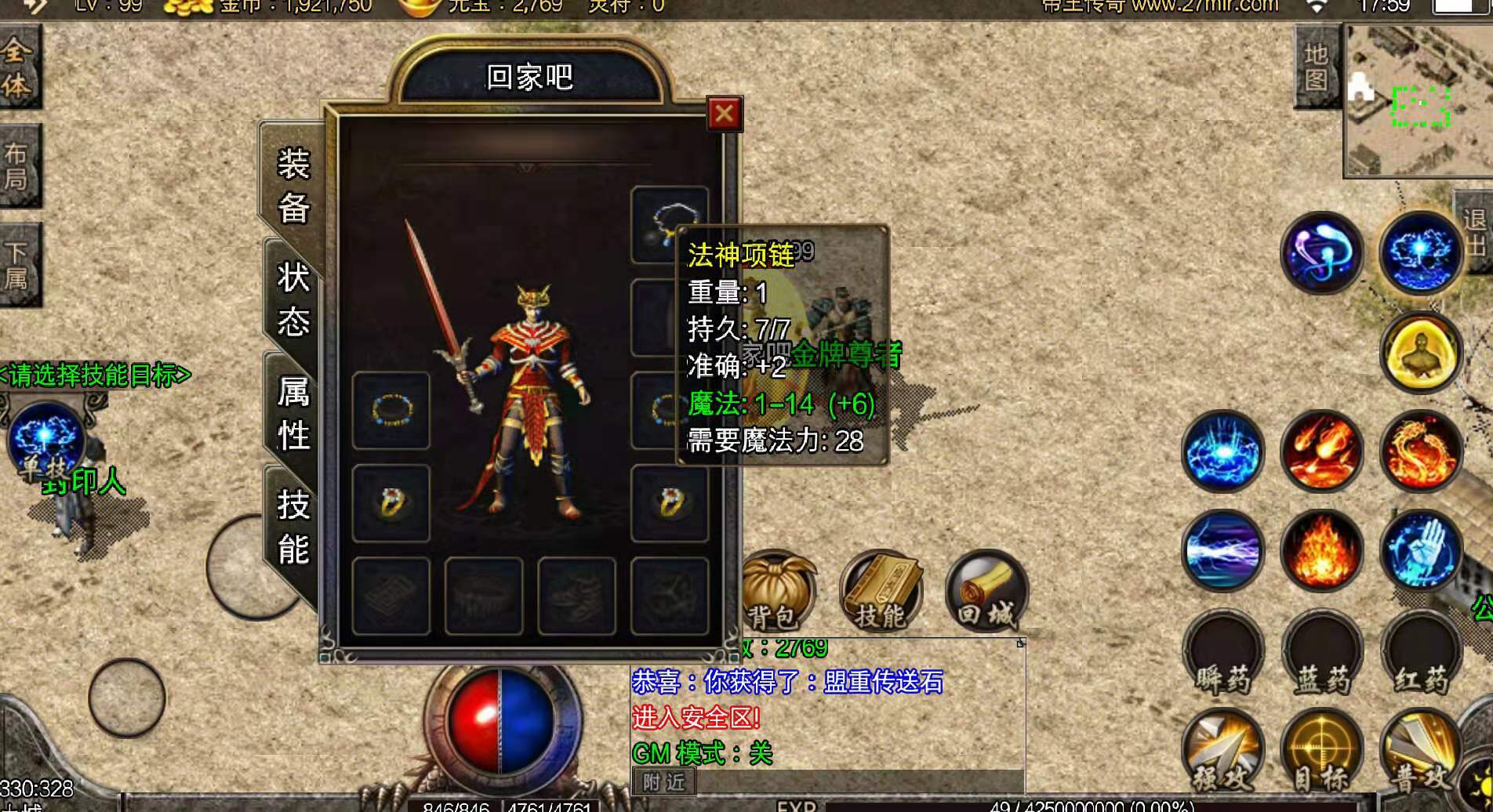Viewport: 1493px width, 812px height.
Task: Activate the golden magic shield skill
Action: point(1421,353)
